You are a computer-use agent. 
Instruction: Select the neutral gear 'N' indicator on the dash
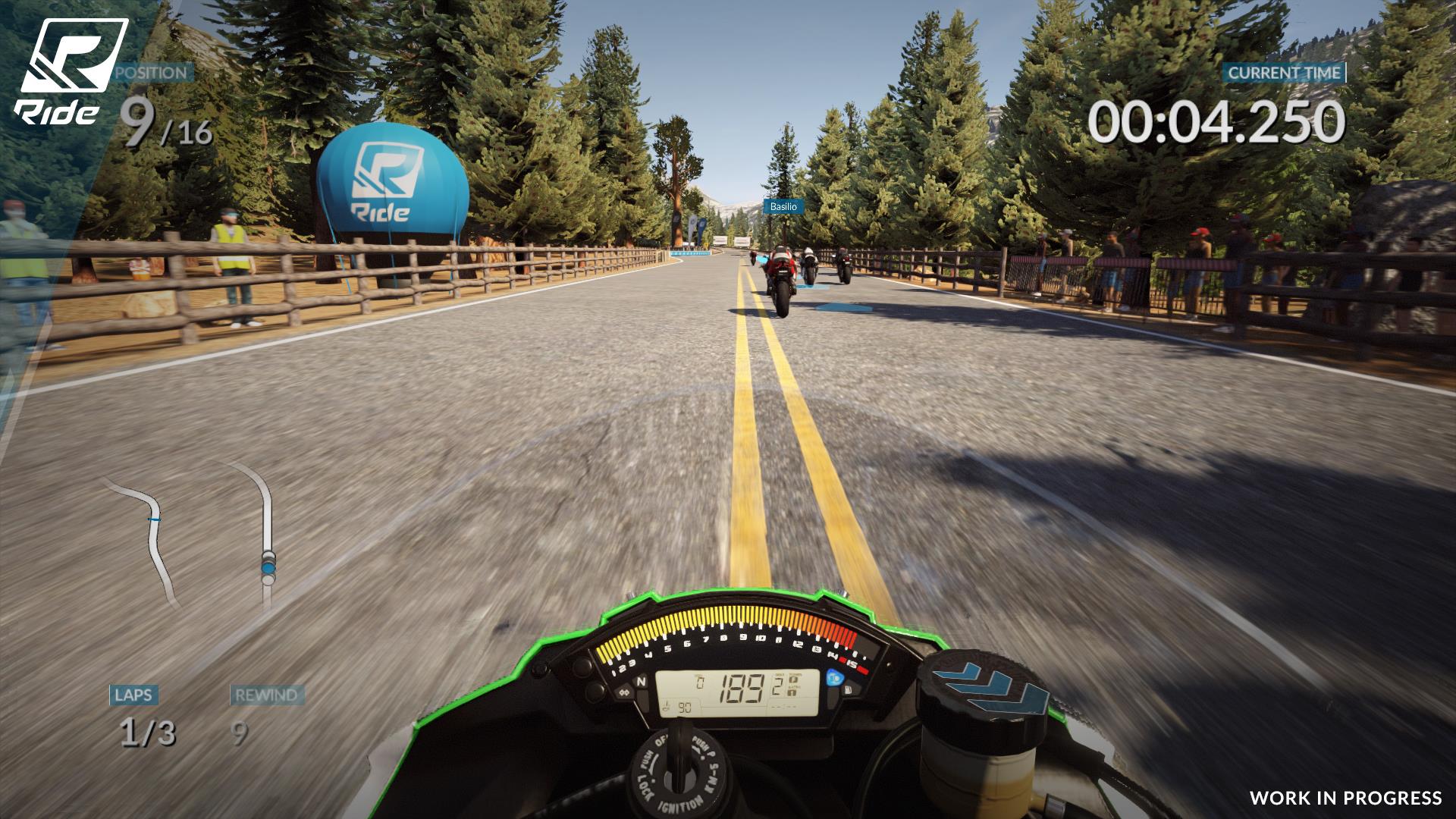coord(642,680)
